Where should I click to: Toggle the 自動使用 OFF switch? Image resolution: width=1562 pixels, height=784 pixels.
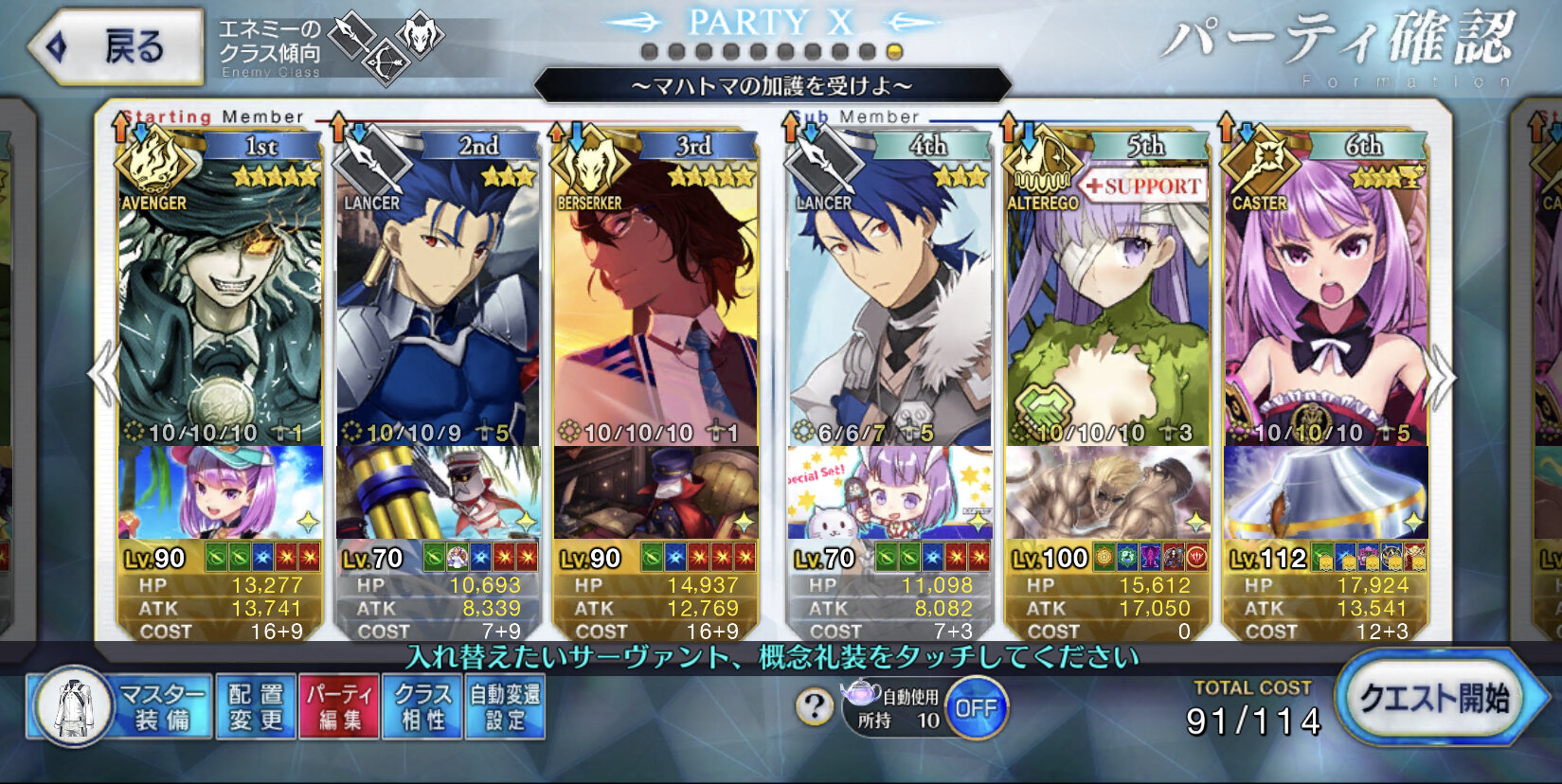[x=976, y=708]
